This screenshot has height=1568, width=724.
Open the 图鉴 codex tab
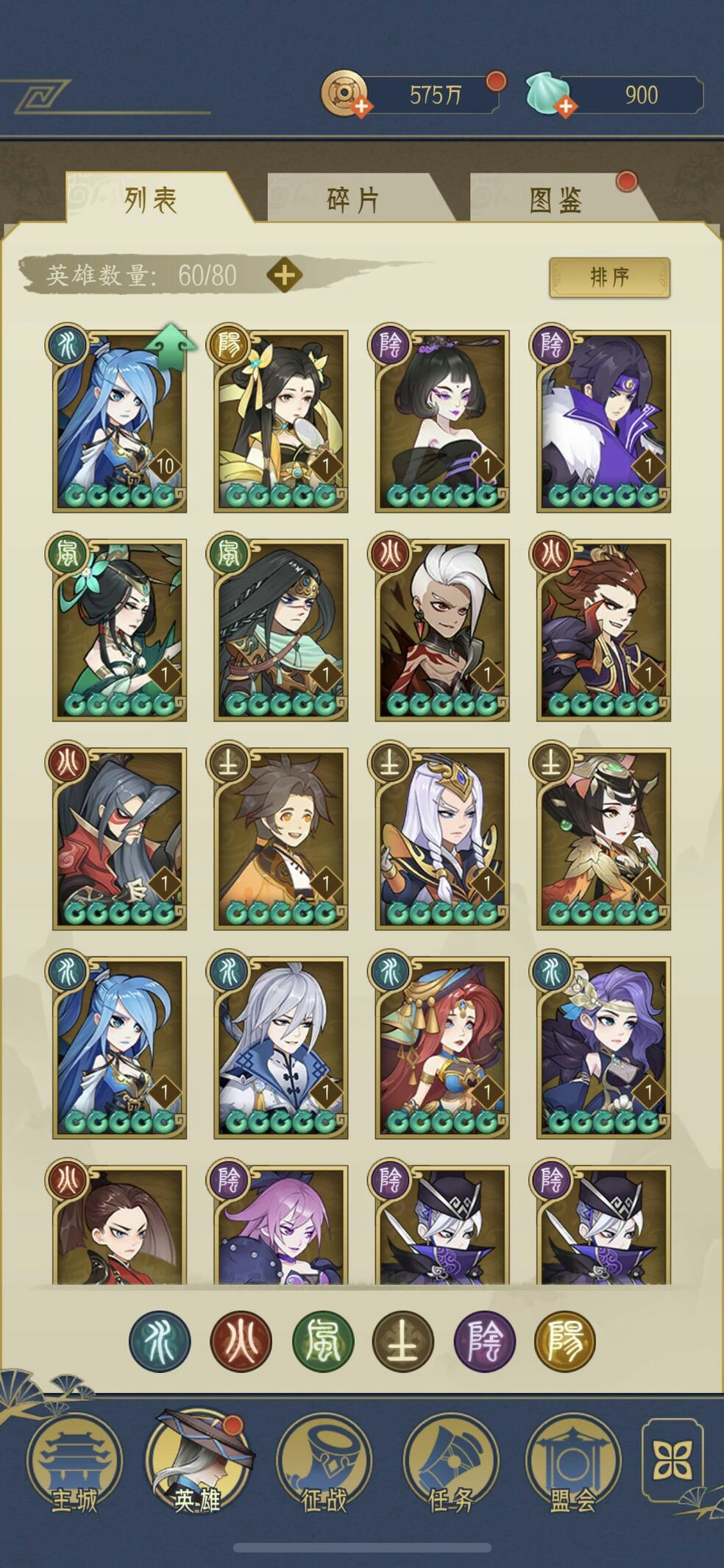[556, 199]
